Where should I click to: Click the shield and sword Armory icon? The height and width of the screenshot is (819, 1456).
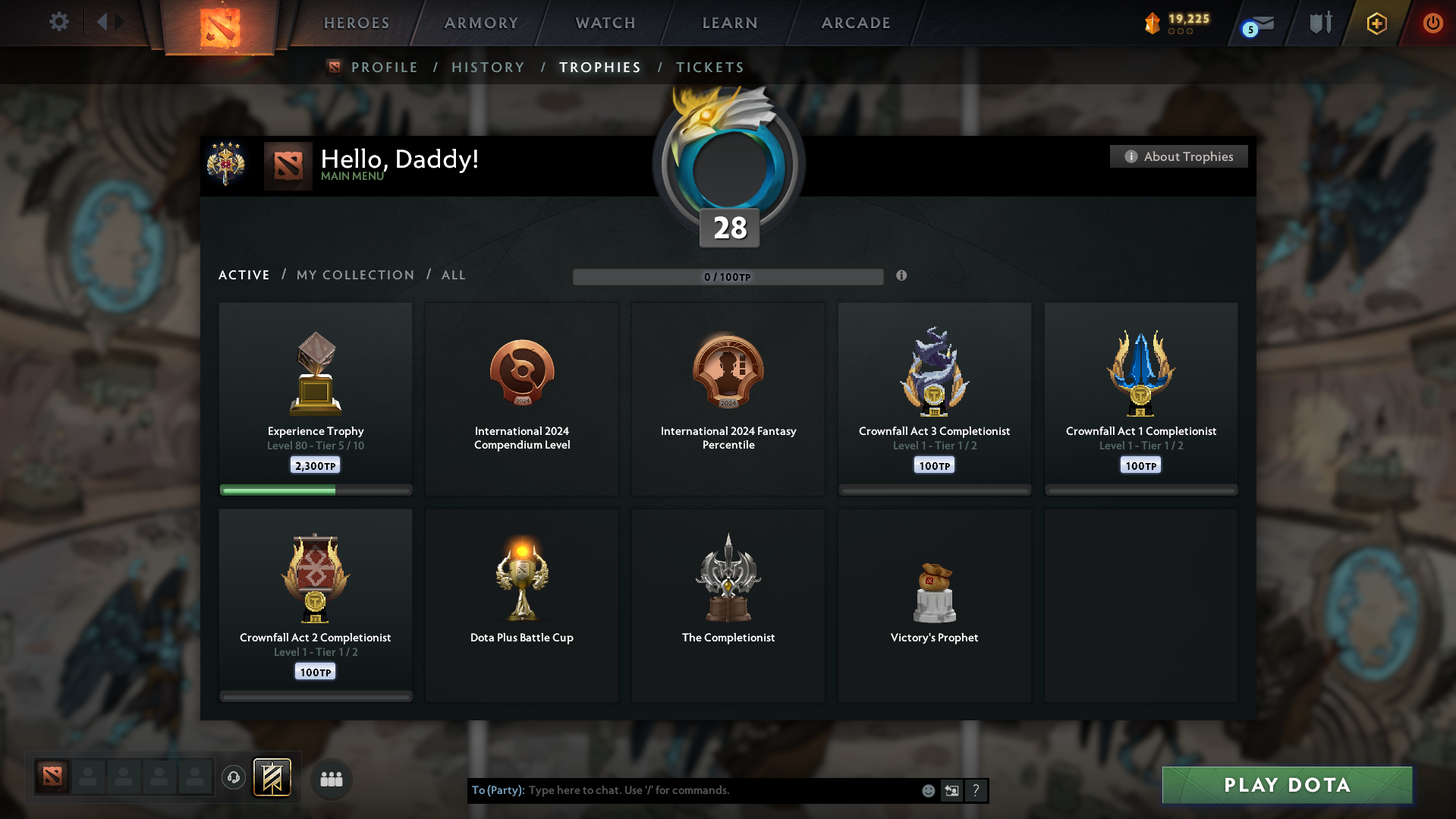1319,23
